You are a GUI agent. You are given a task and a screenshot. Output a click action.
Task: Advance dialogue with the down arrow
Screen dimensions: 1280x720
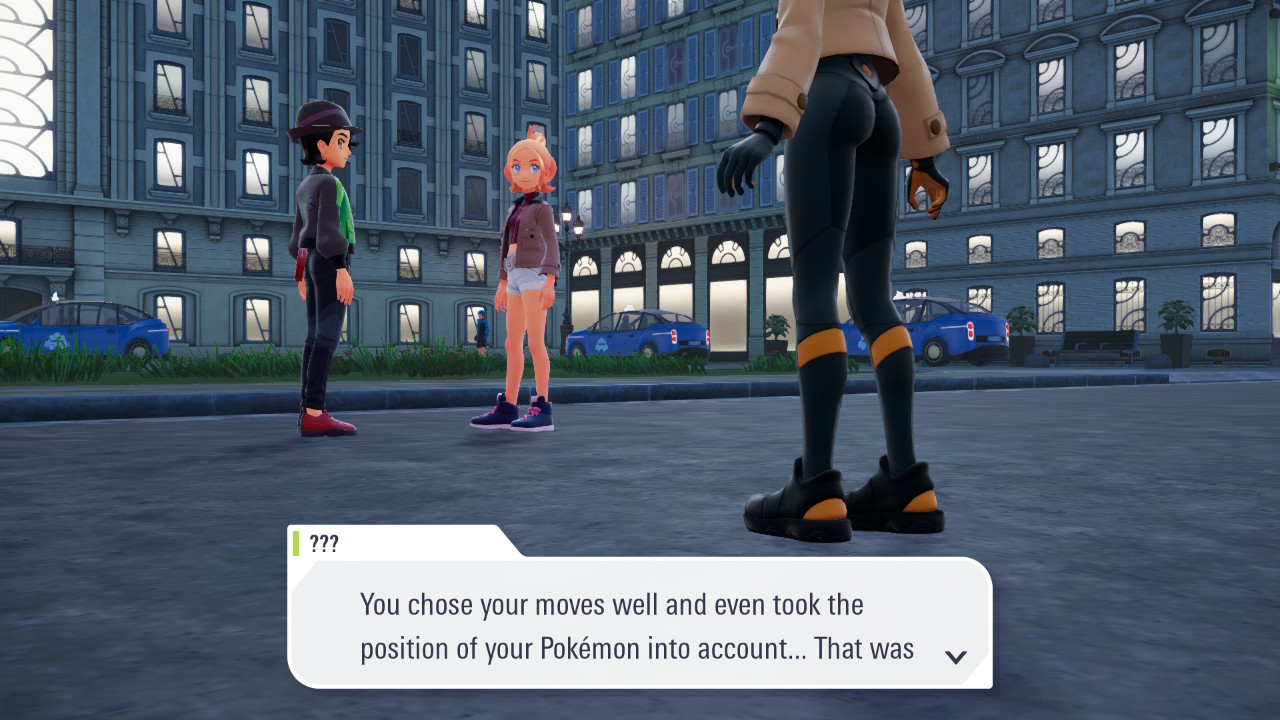956,657
